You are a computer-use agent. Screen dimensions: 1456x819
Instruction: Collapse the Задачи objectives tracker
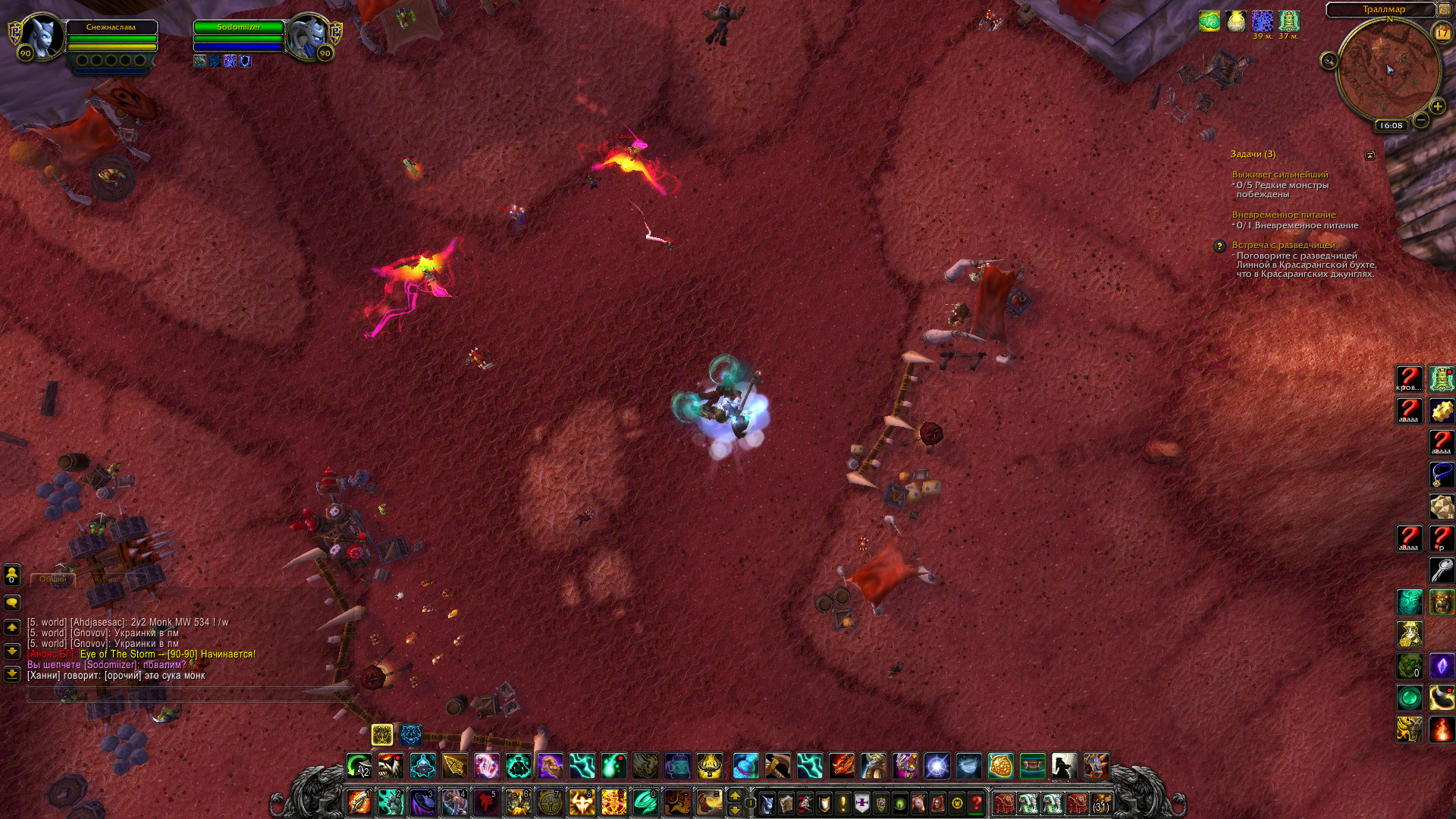click(1370, 155)
